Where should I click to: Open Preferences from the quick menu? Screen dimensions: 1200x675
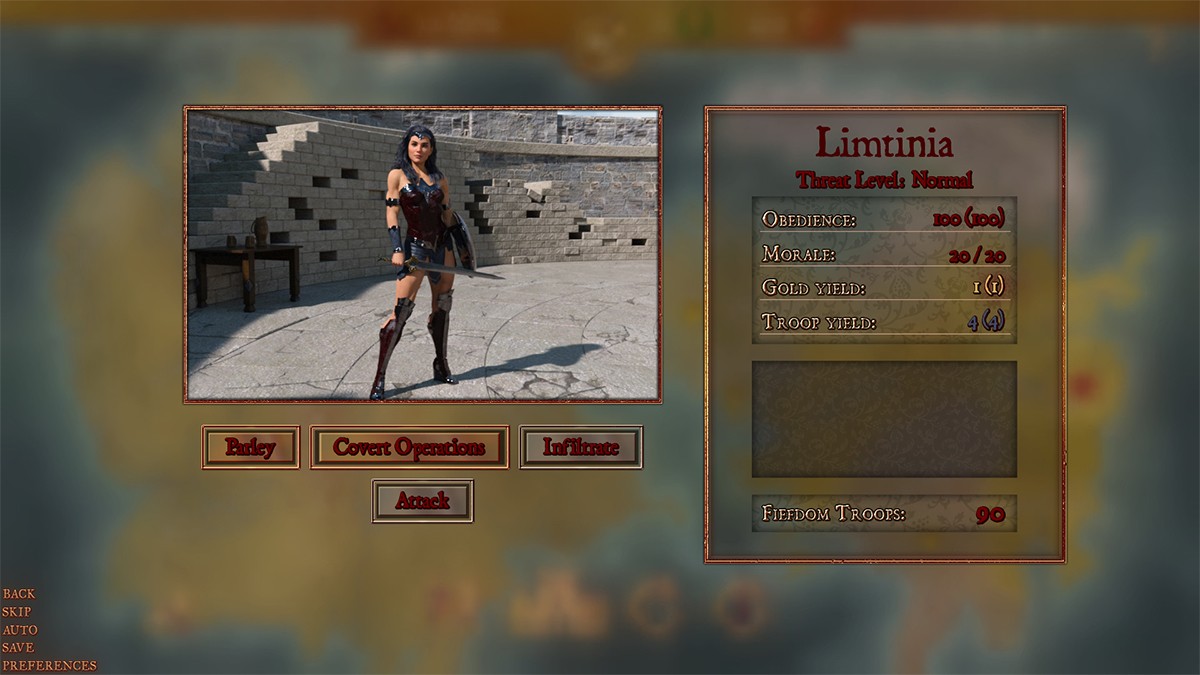click(x=49, y=666)
